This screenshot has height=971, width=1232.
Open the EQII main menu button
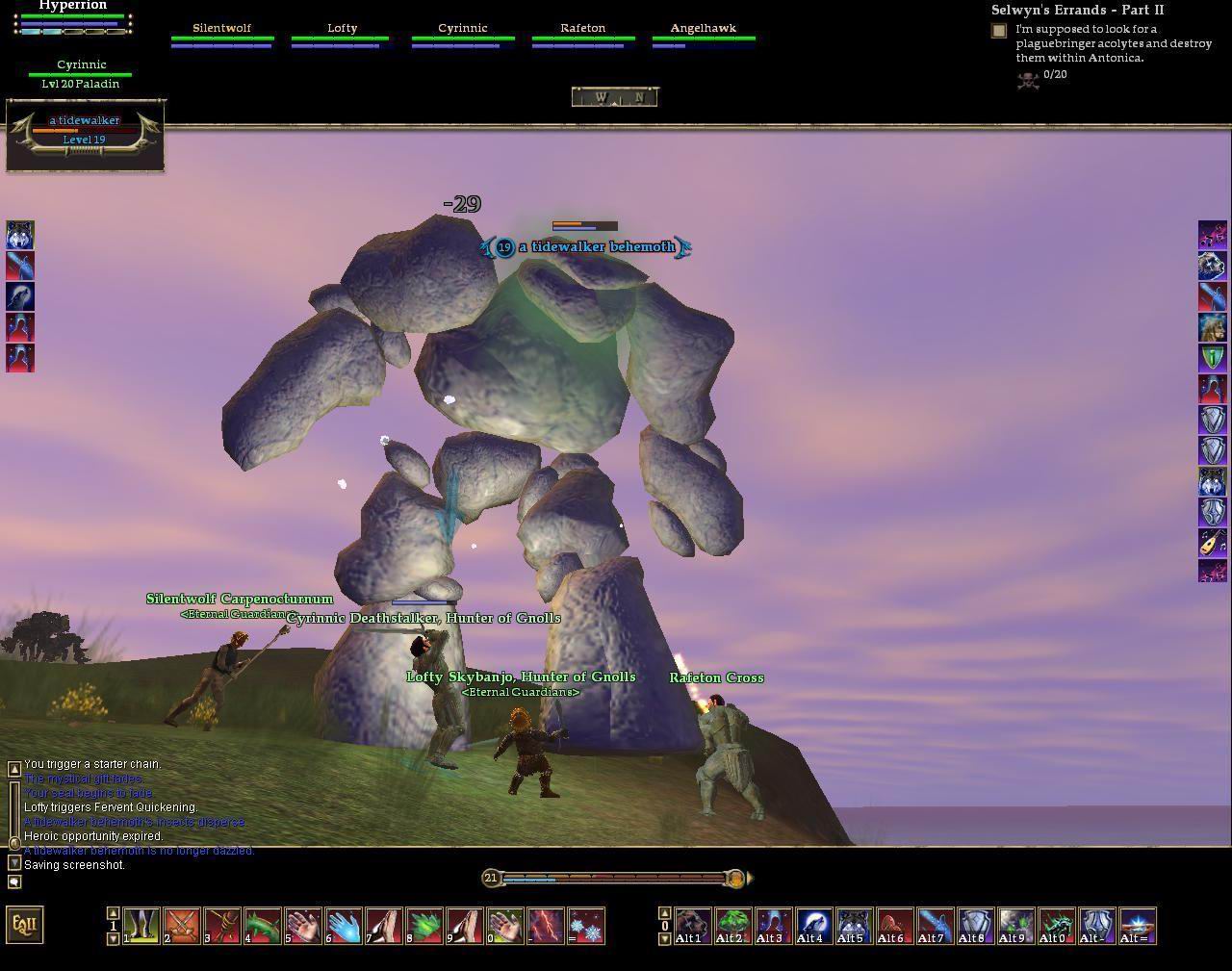click(25, 925)
